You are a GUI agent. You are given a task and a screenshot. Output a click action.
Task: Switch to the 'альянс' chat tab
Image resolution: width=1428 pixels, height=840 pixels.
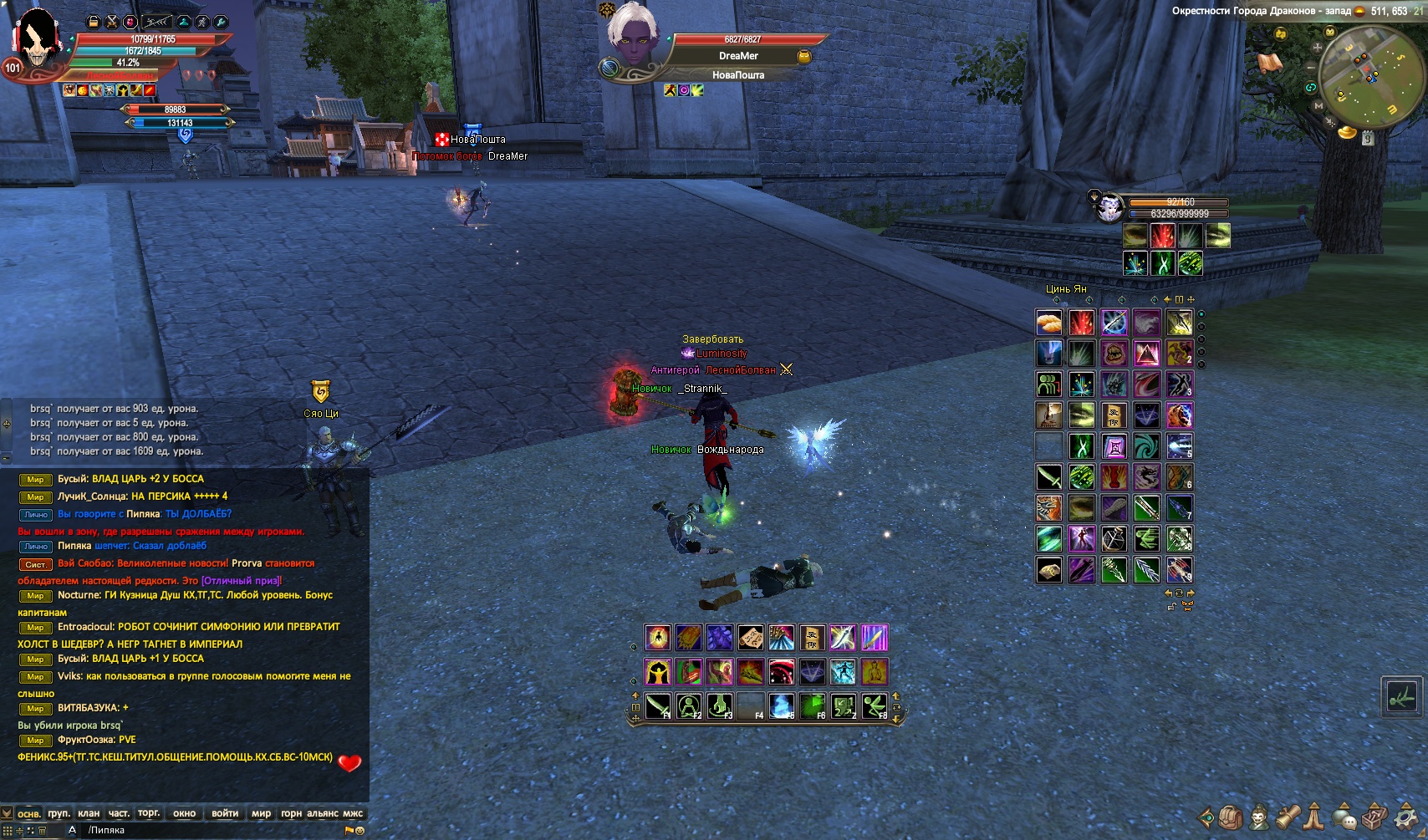point(323,813)
